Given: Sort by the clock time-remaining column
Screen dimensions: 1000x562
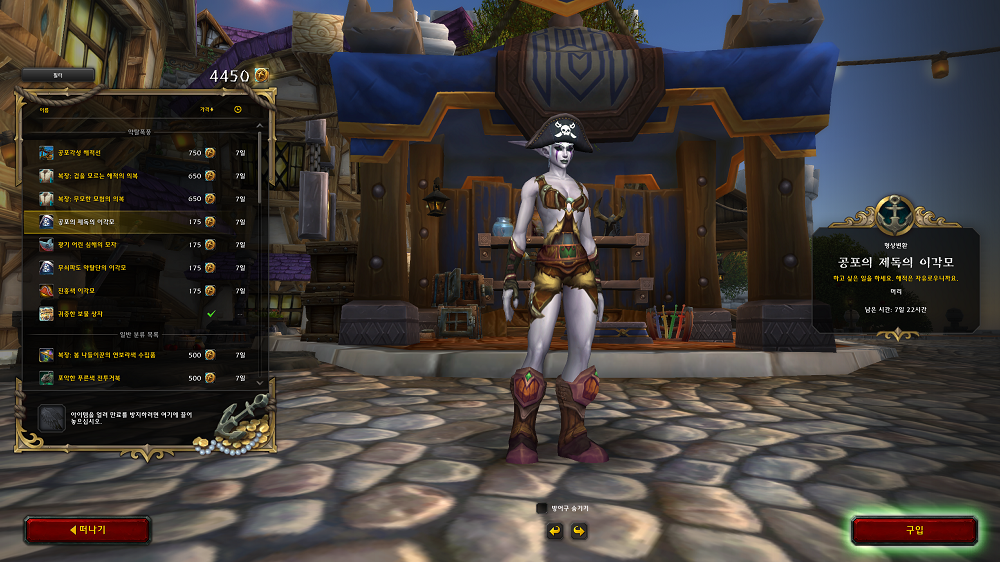Looking at the screenshot, I should coord(238,109).
